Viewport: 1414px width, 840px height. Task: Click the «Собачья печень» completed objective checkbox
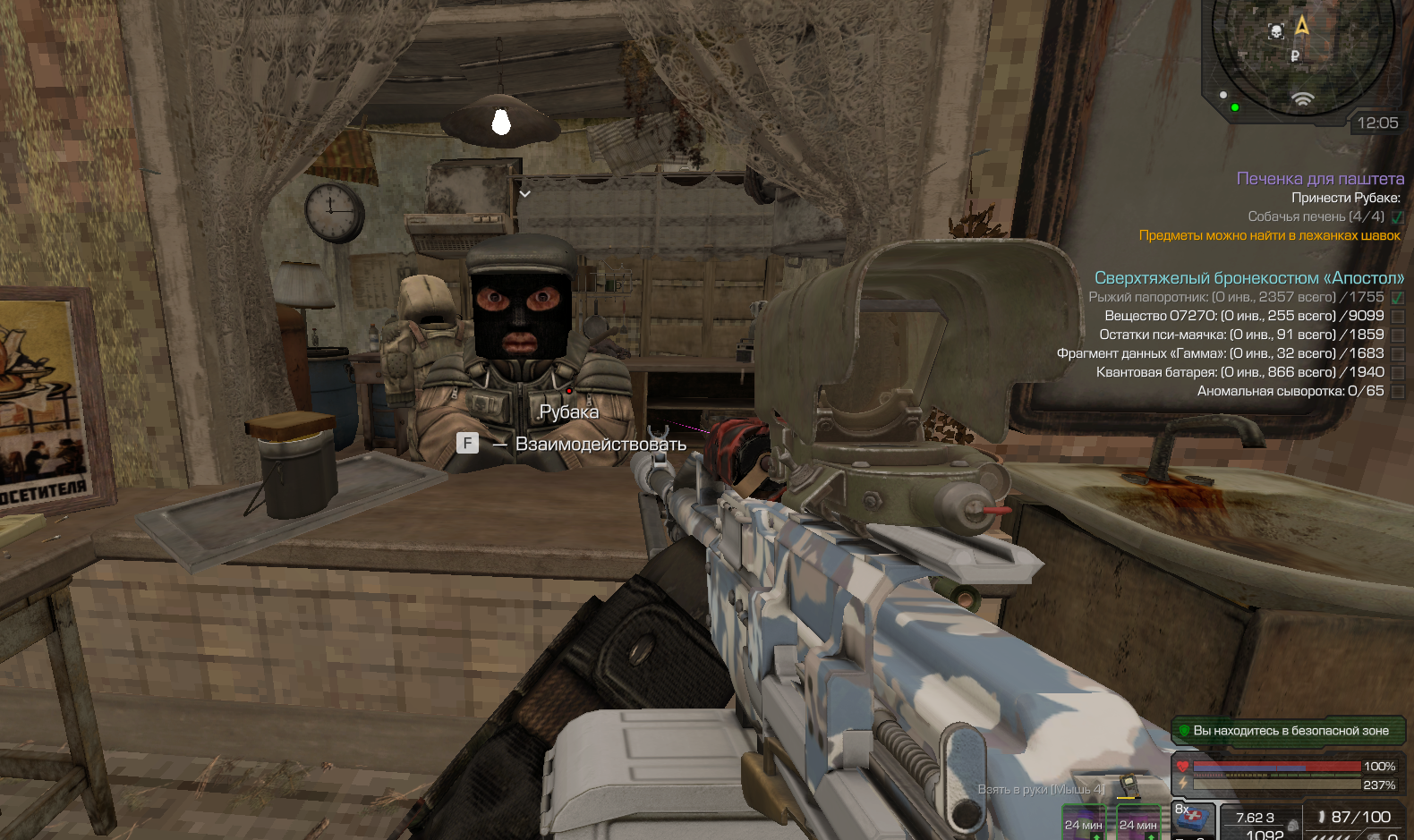[1398, 217]
